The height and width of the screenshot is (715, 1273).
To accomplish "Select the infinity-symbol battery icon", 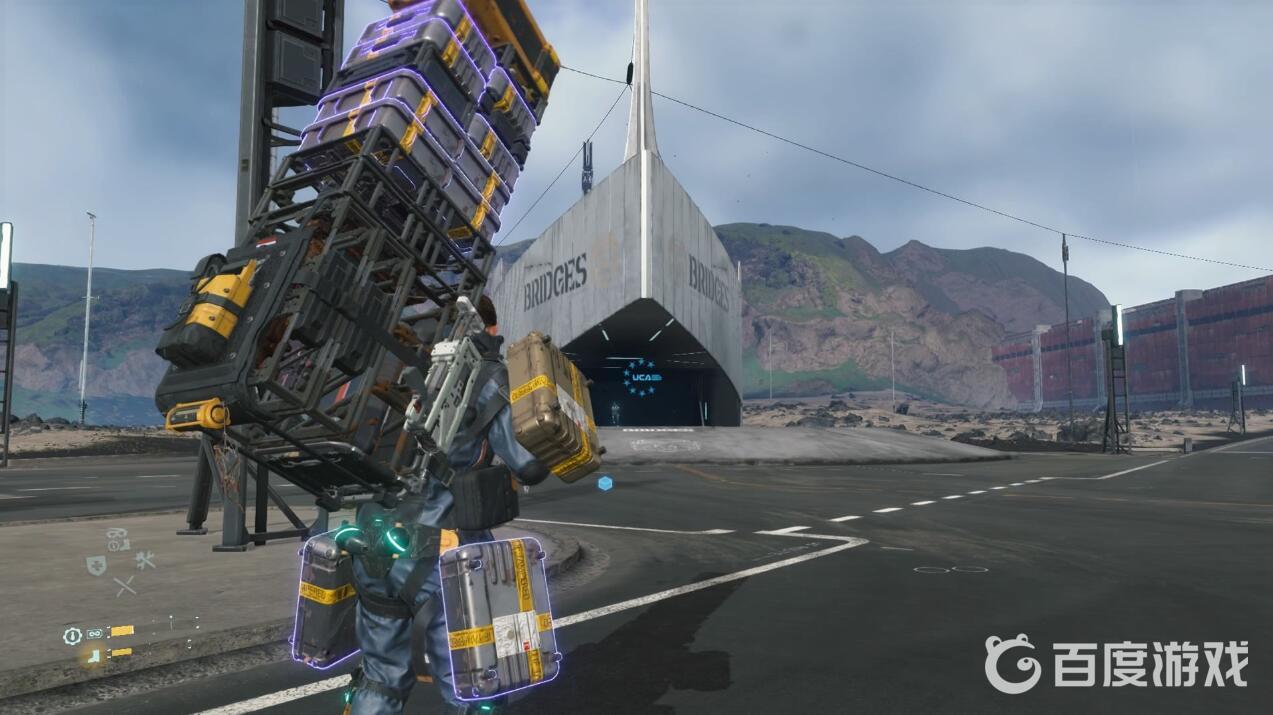I will tap(95, 634).
